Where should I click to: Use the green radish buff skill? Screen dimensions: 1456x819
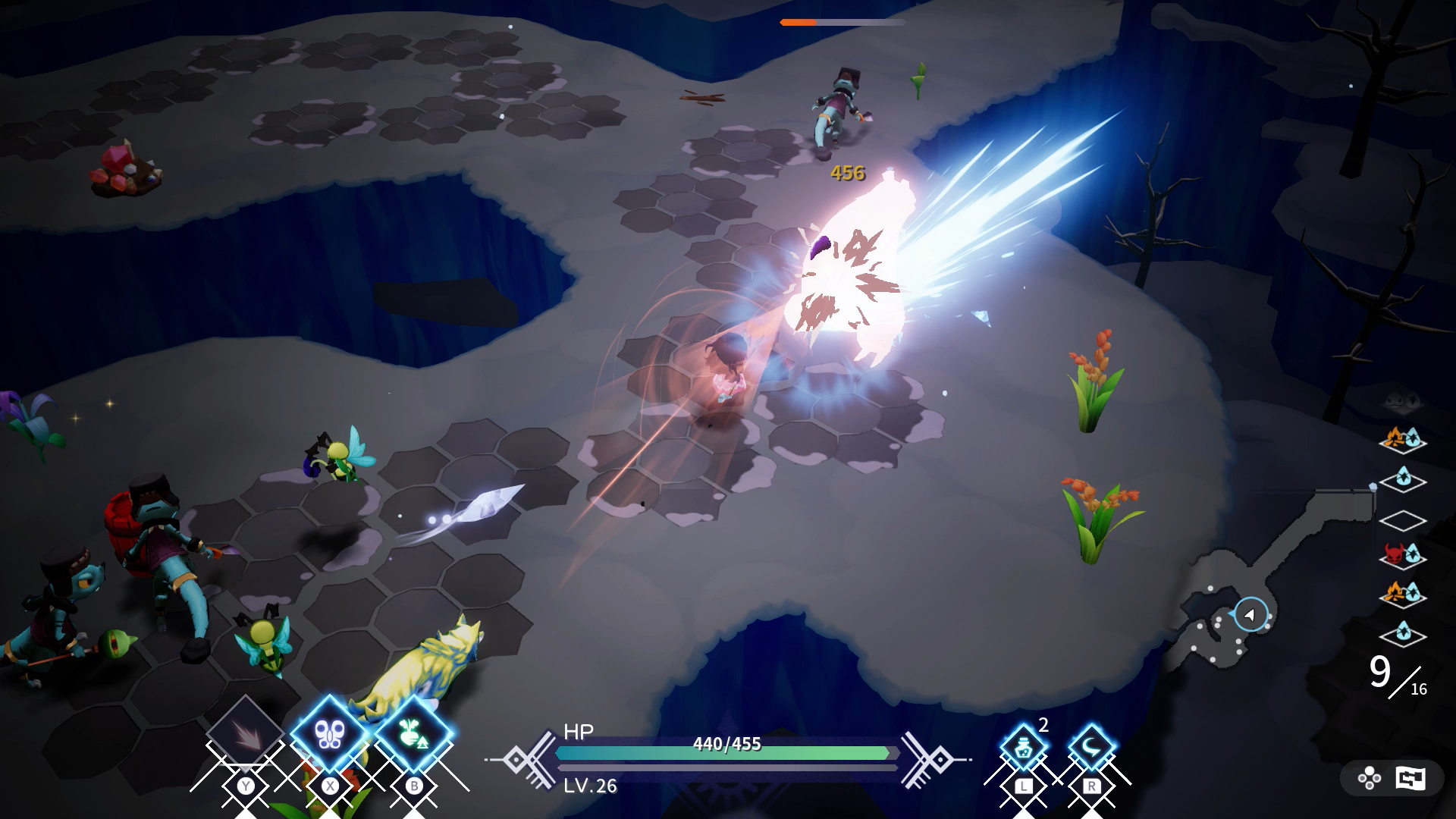(x=413, y=734)
